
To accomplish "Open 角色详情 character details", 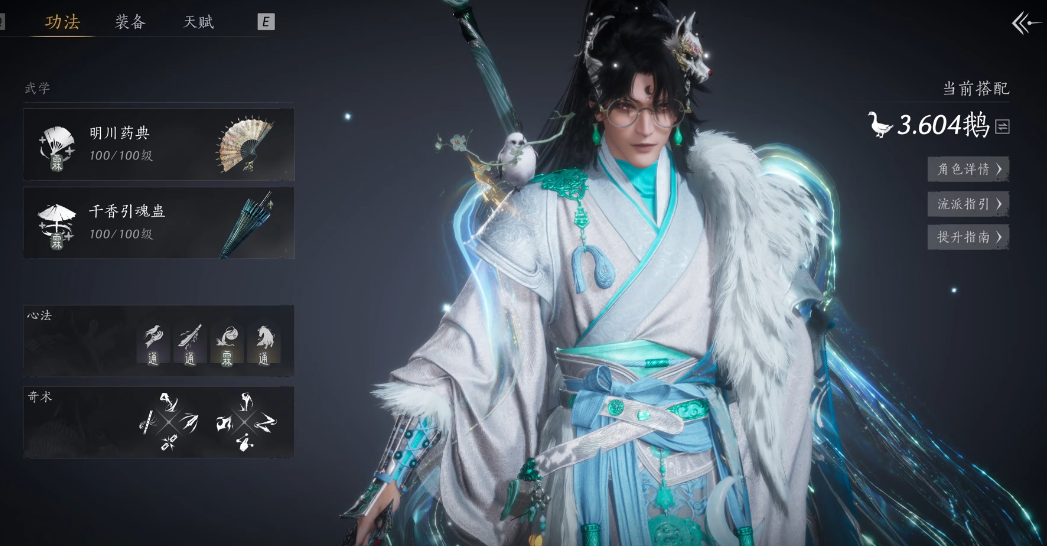I will [x=967, y=169].
